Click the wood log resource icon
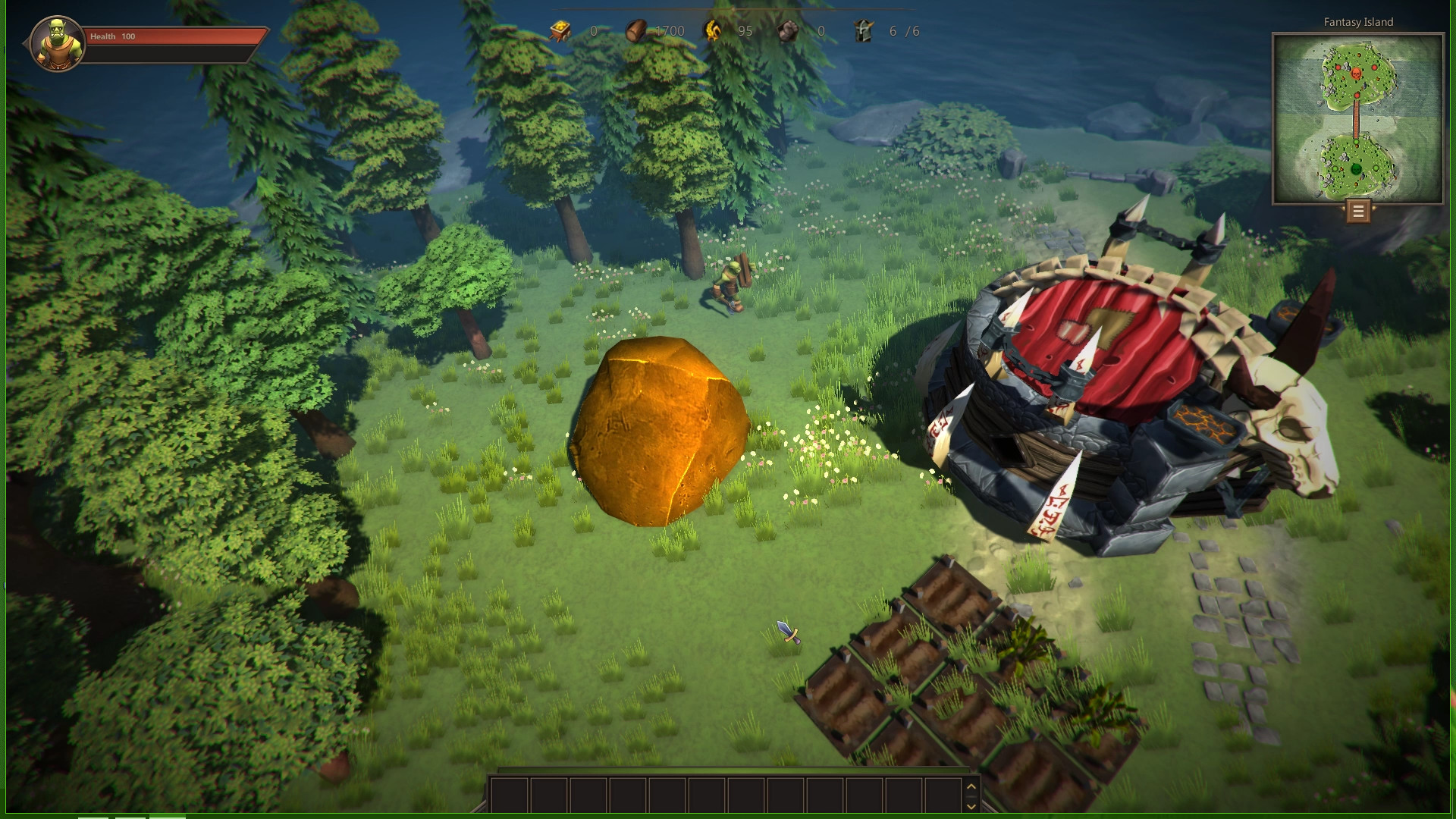 point(637,31)
